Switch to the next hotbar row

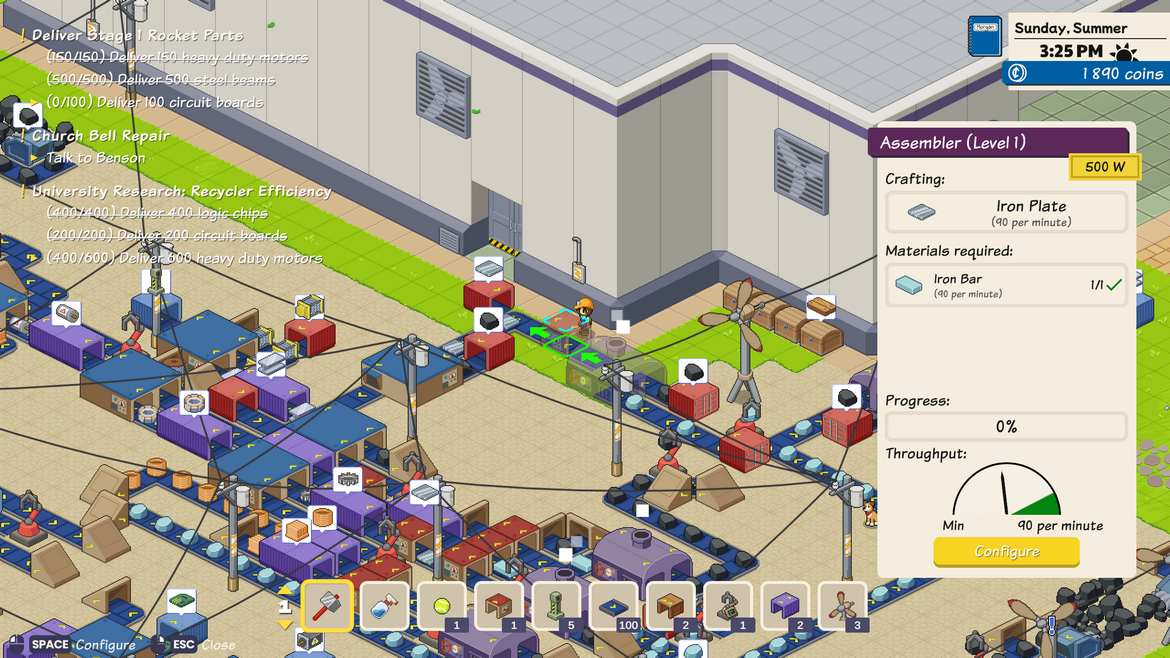pyautogui.click(x=285, y=624)
